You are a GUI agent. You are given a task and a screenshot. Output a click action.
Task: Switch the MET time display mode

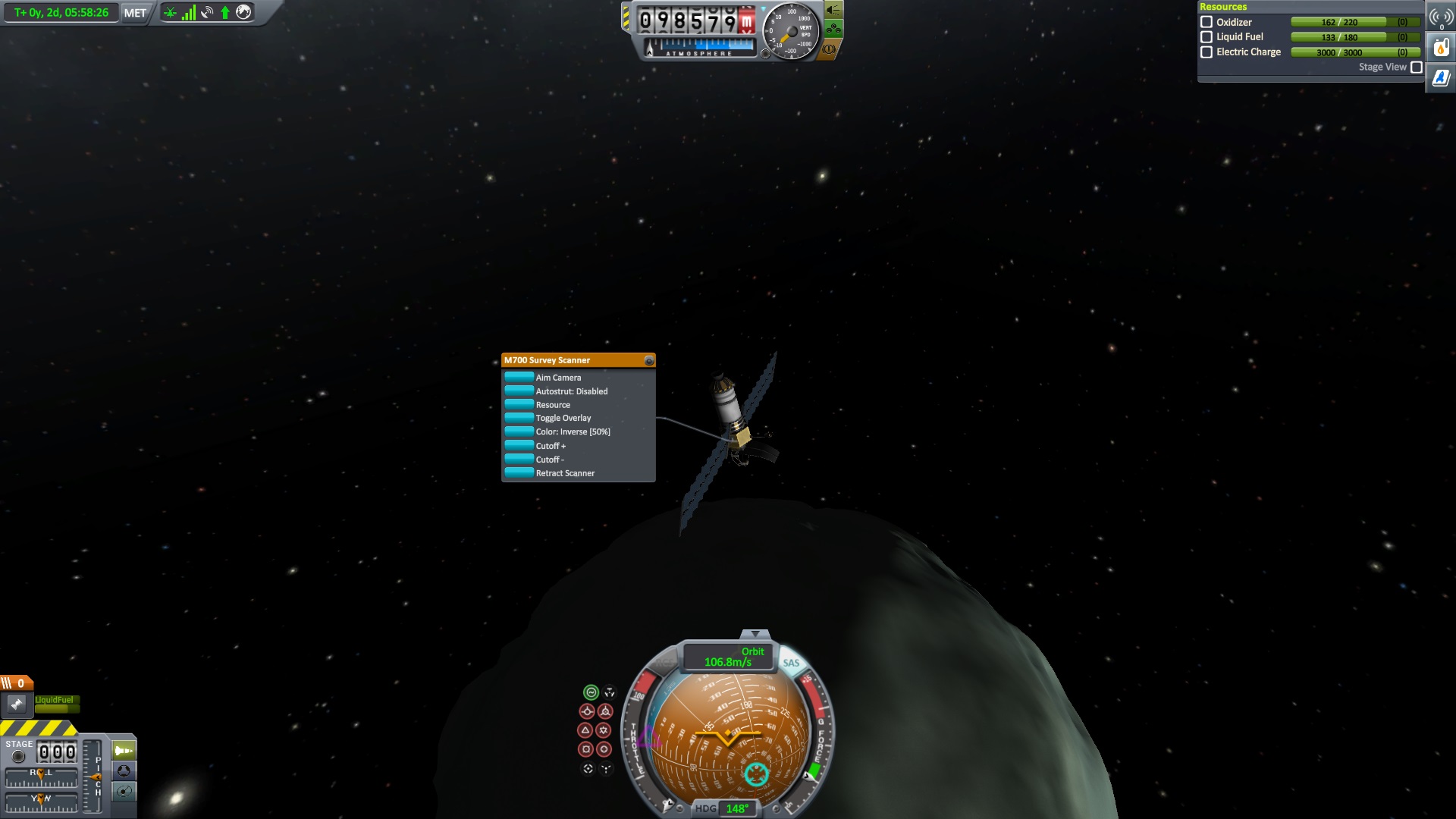click(x=135, y=13)
